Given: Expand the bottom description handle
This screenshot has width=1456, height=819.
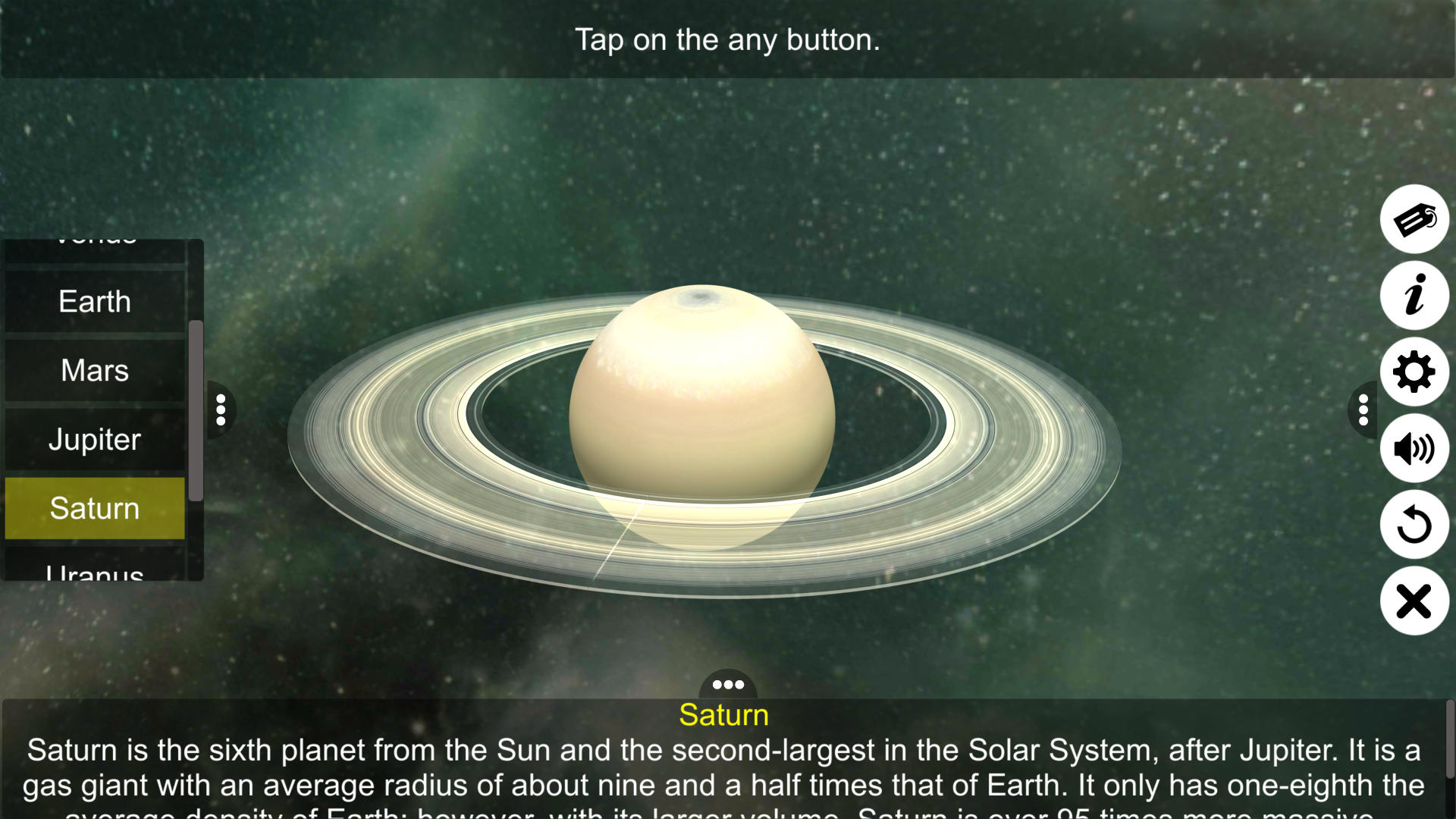Looking at the screenshot, I should [x=727, y=685].
